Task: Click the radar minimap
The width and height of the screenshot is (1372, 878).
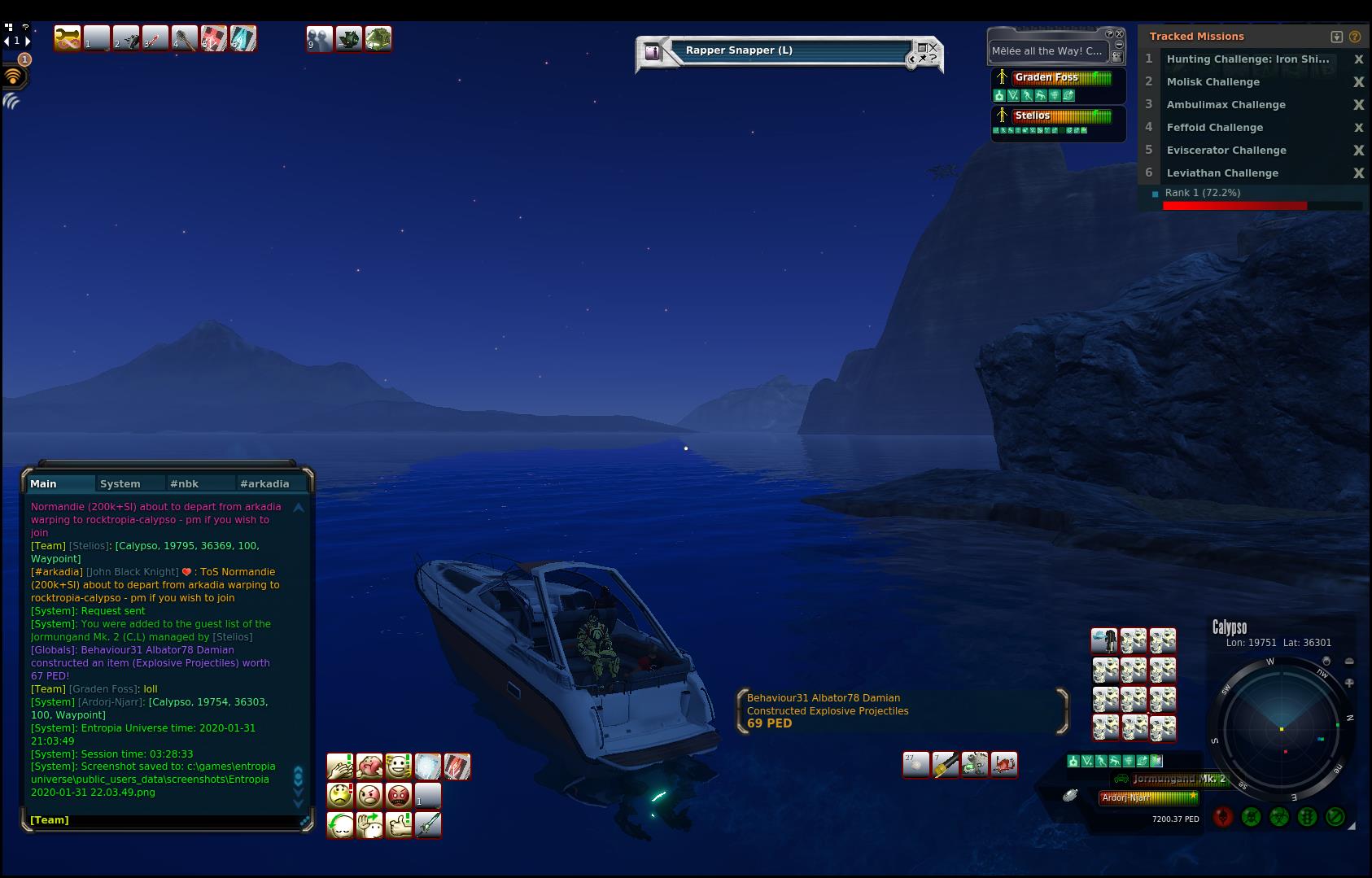Action: pos(1282,728)
